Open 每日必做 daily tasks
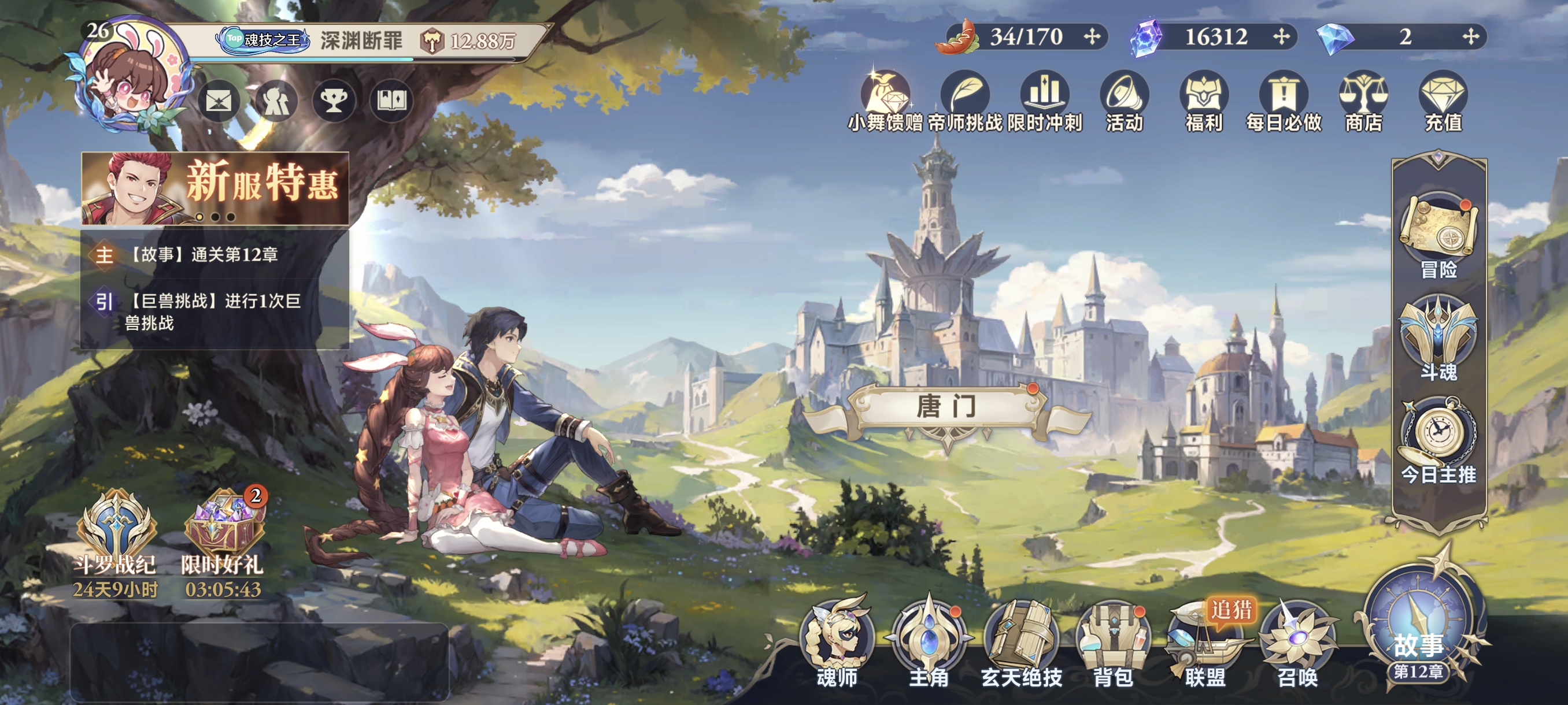1568x705 pixels. click(x=1284, y=101)
